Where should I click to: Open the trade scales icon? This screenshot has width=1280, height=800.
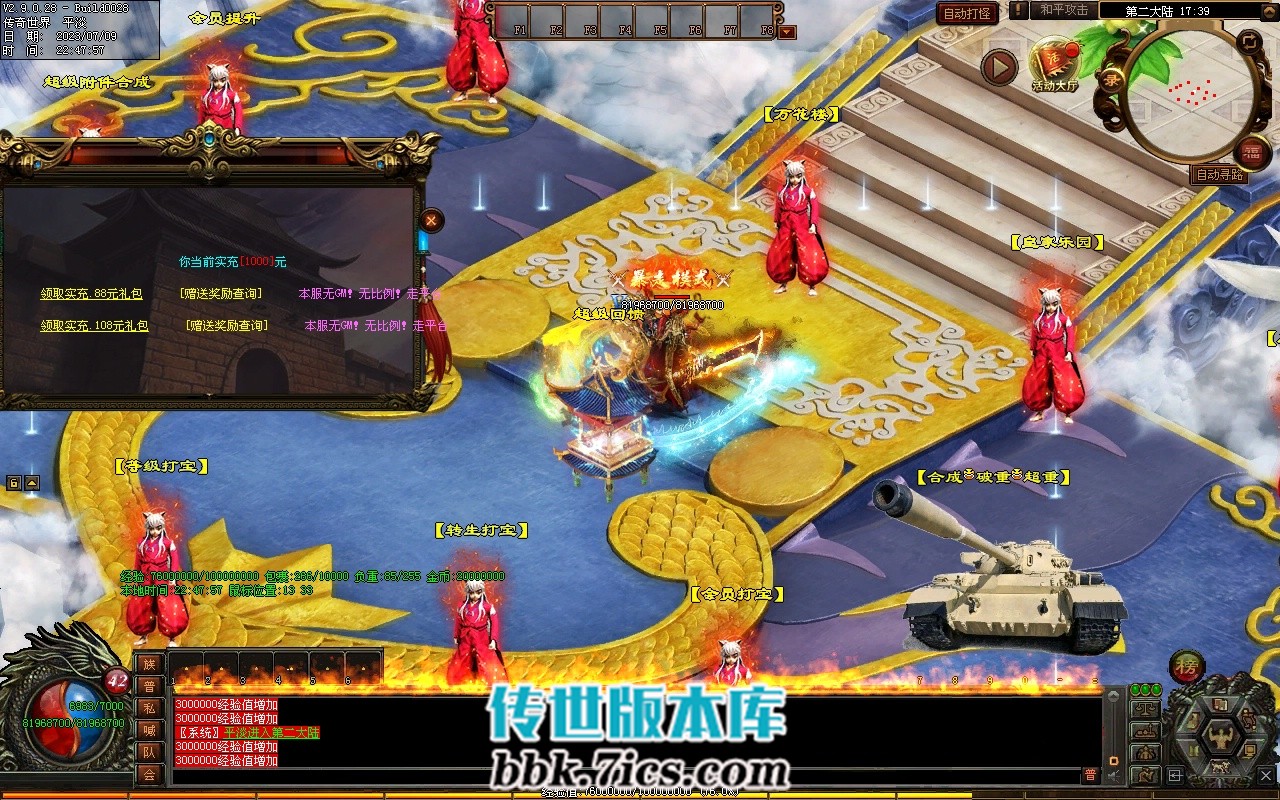click(1144, 708)
